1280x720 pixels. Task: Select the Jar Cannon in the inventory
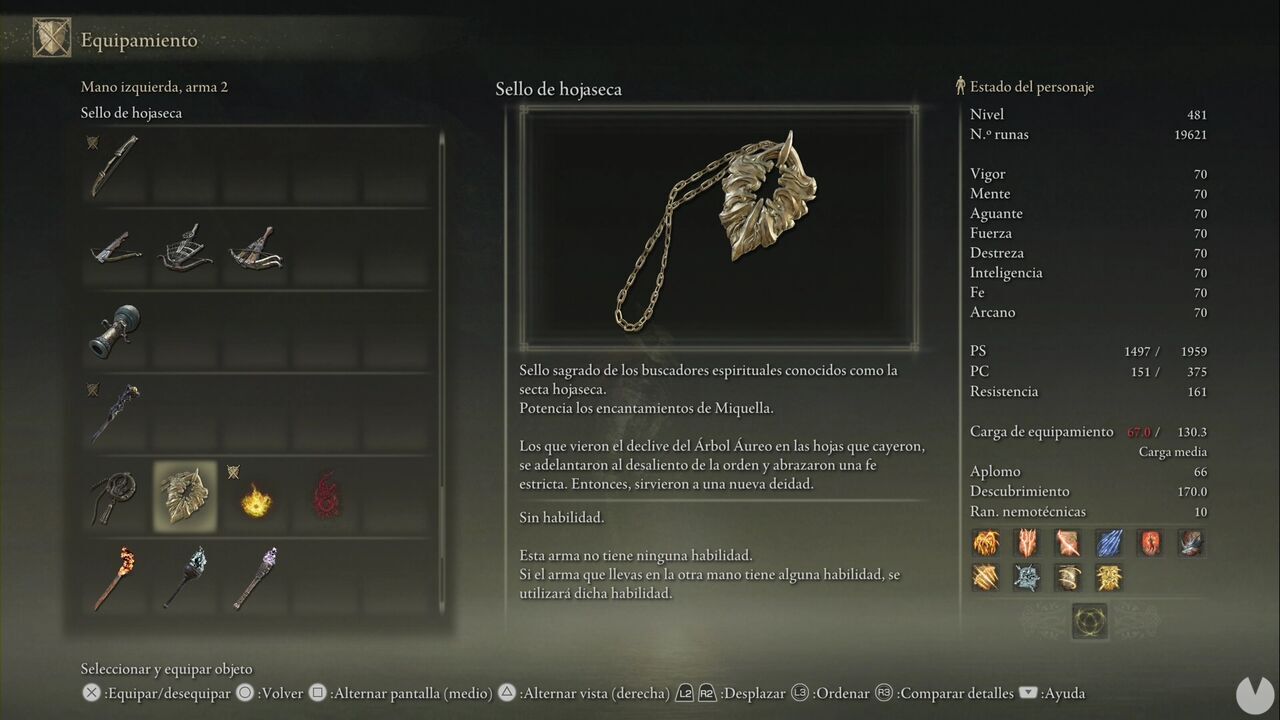[x=113, y=330]
